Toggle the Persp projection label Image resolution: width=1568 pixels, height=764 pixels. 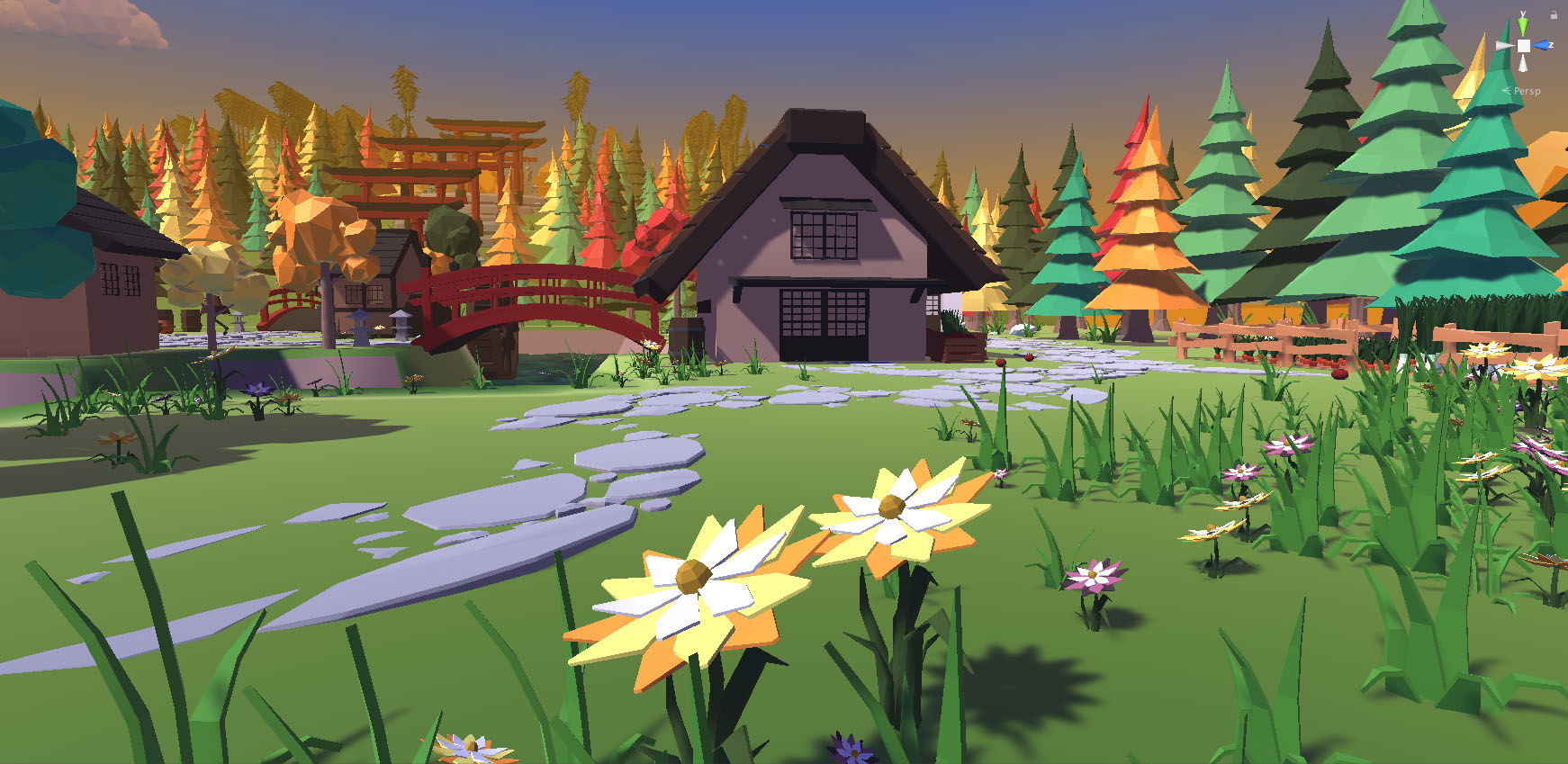(1527, 91)
